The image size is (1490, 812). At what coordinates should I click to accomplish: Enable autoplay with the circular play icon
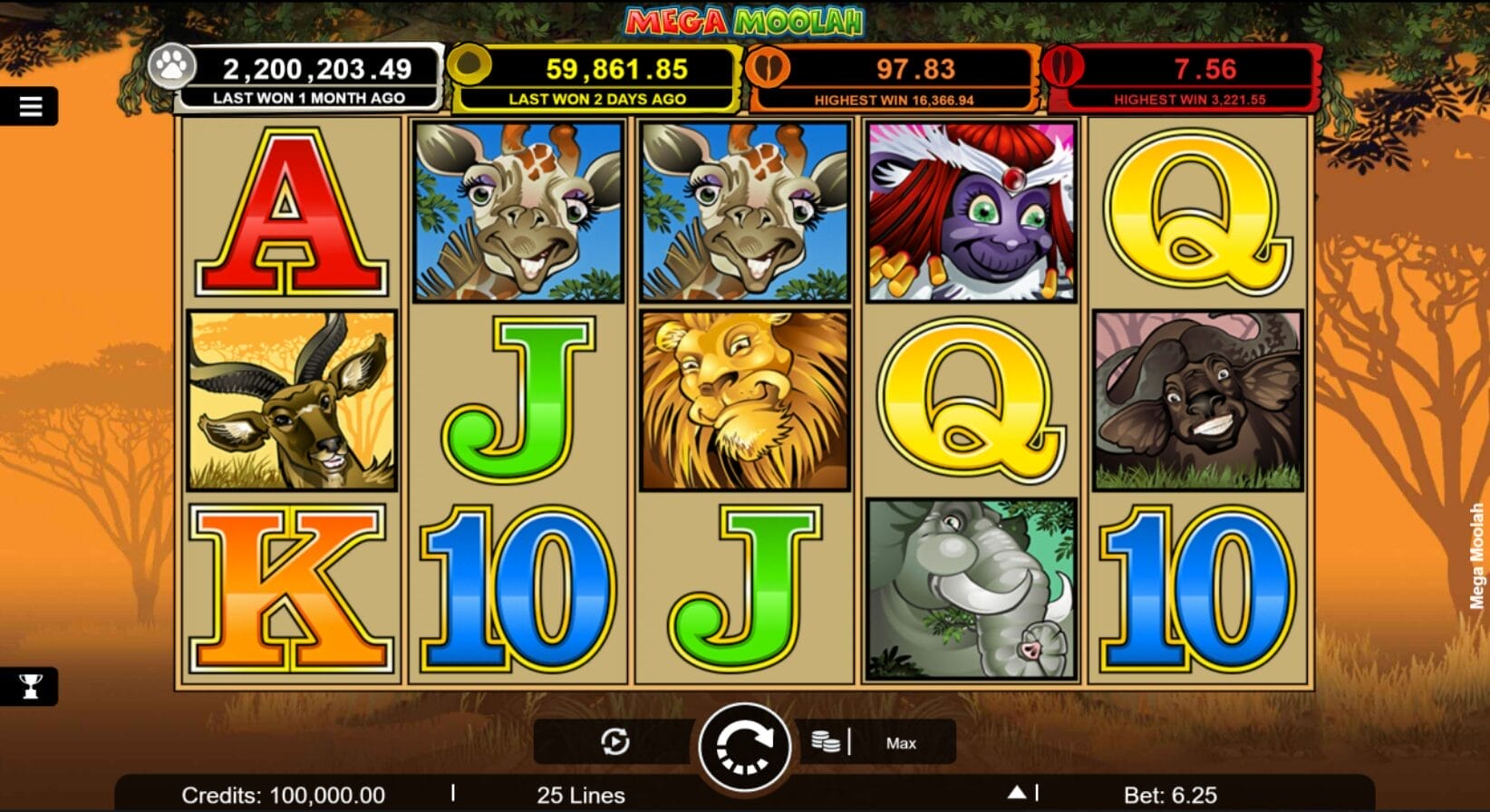coord(614,741)
